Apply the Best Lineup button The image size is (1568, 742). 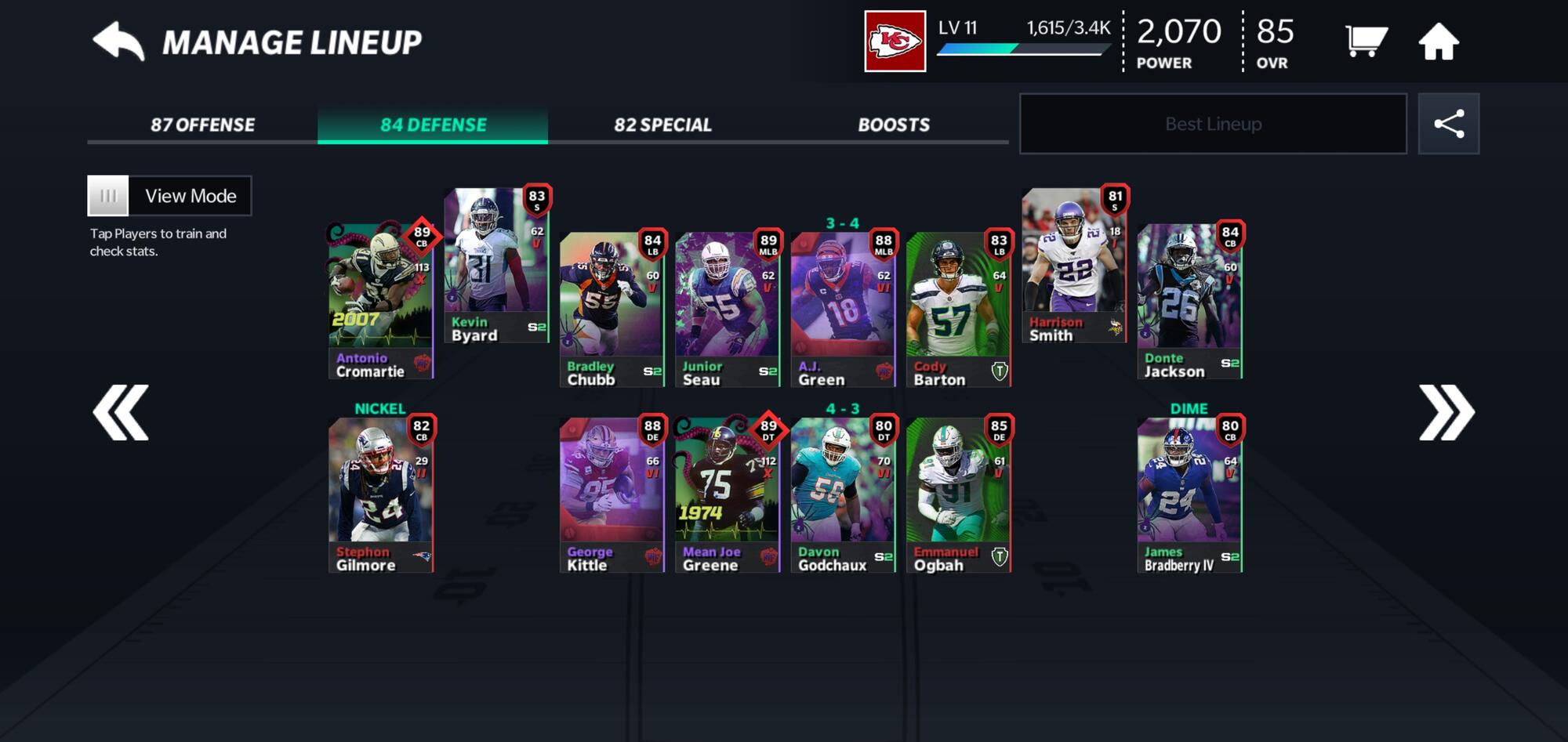point(1212,124)
